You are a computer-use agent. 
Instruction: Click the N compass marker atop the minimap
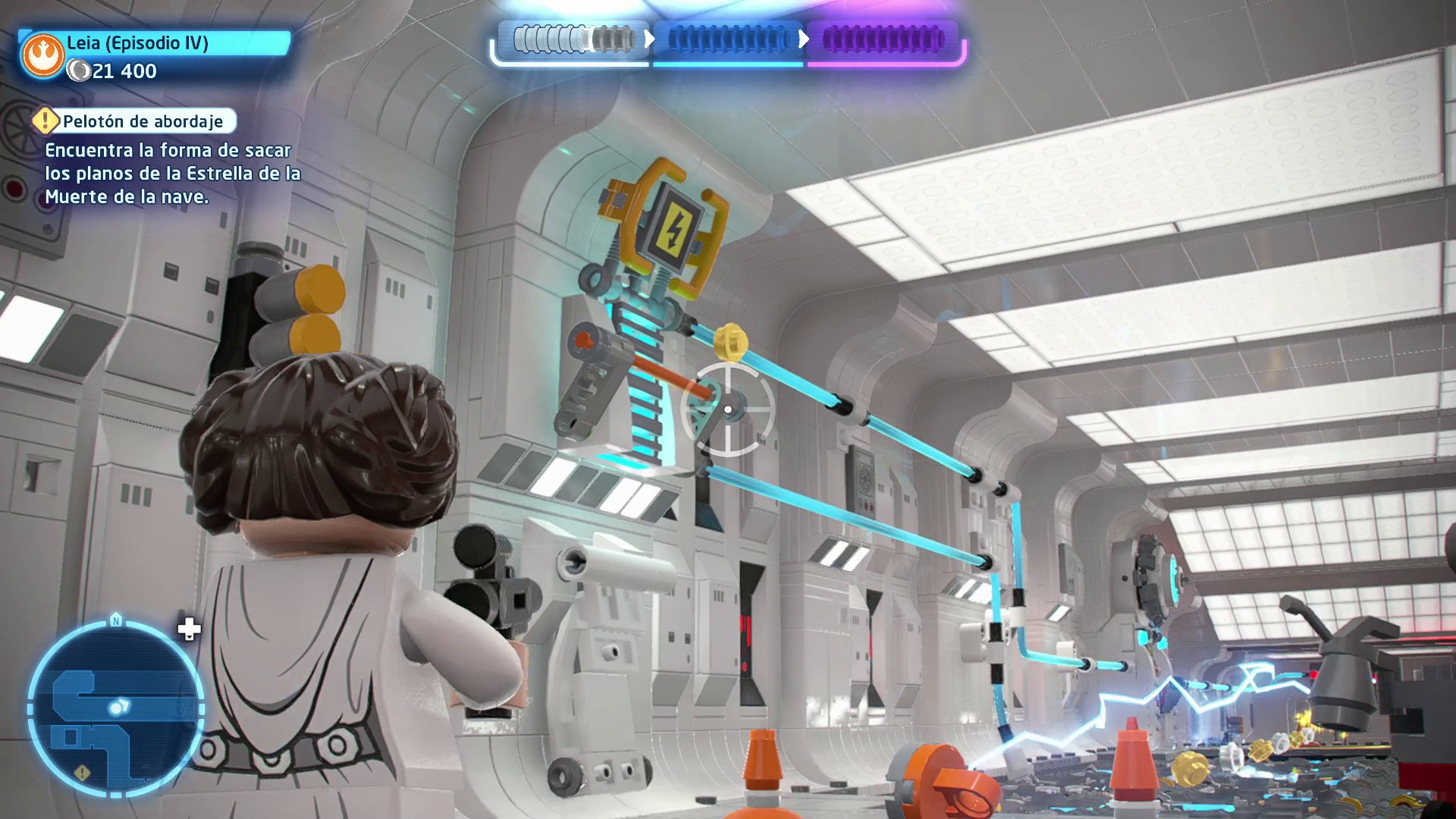(115, 619)
